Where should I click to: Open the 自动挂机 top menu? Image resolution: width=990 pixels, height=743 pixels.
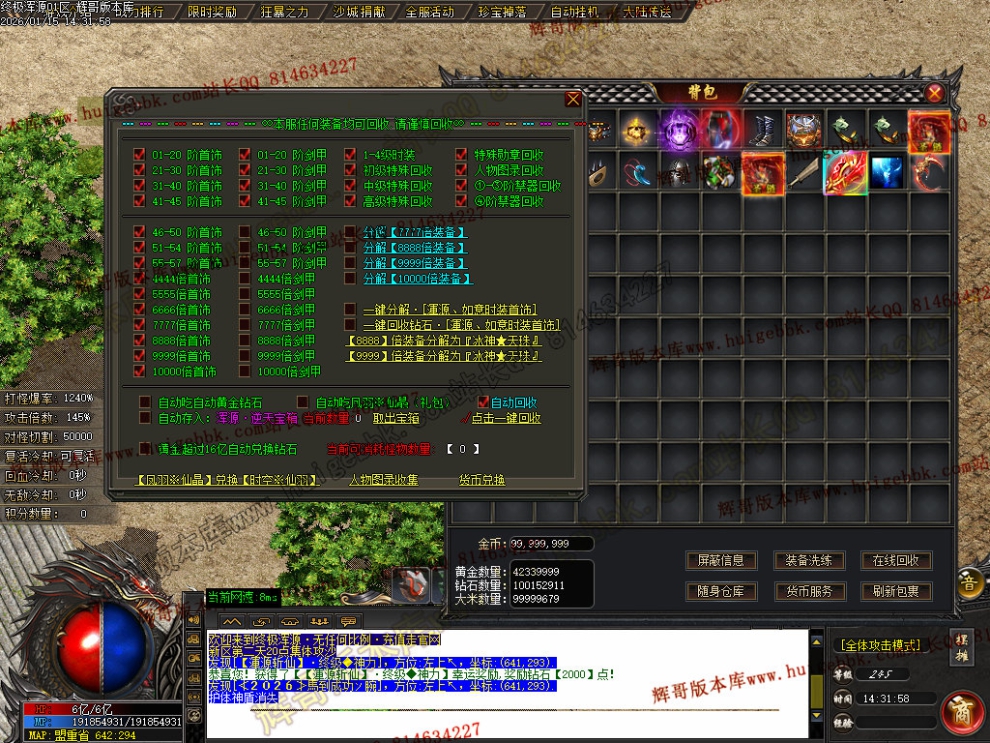tap(575, 12)
